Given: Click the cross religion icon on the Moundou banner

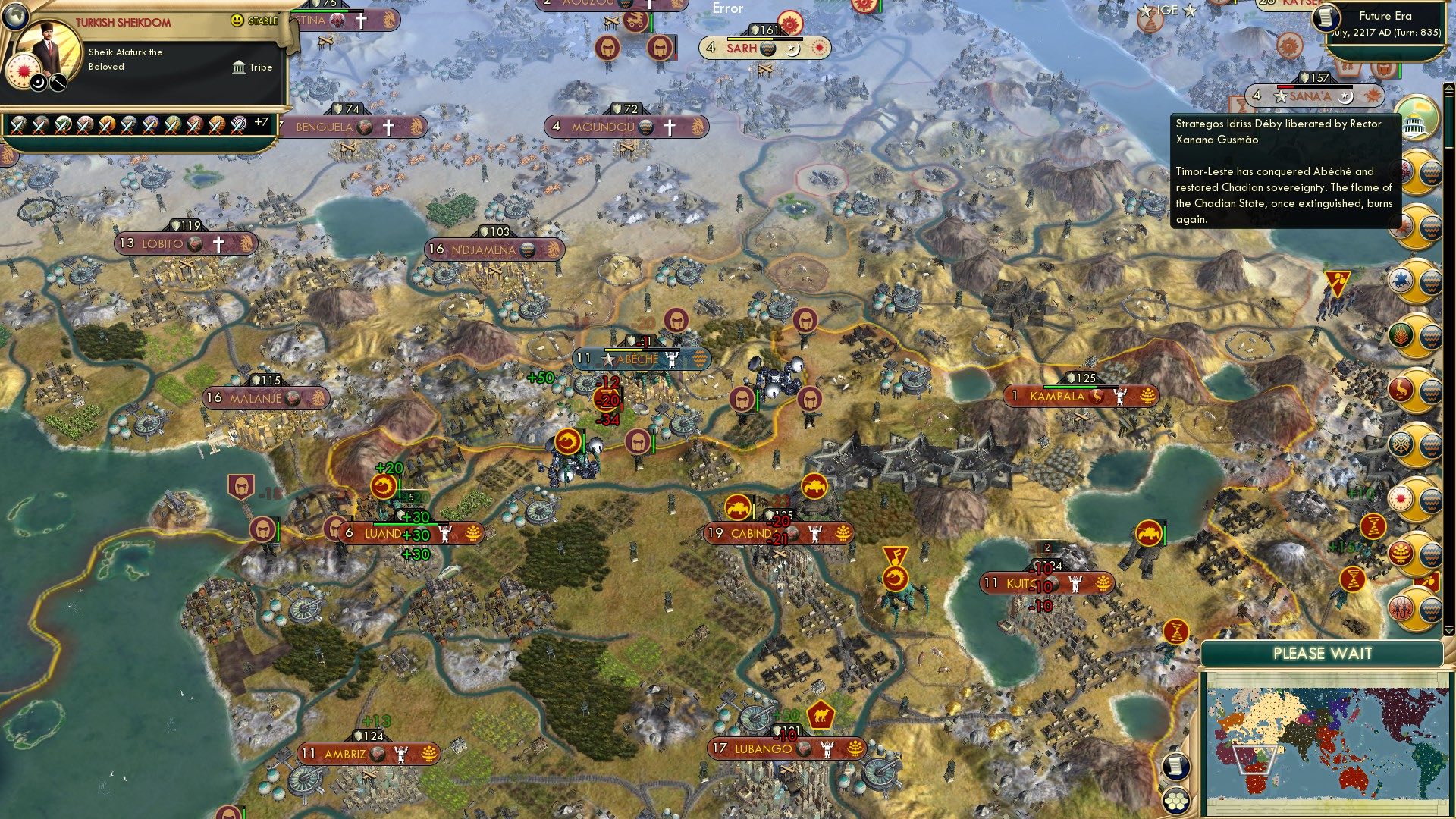Looking at the screenshot, I should pos(670,127).
